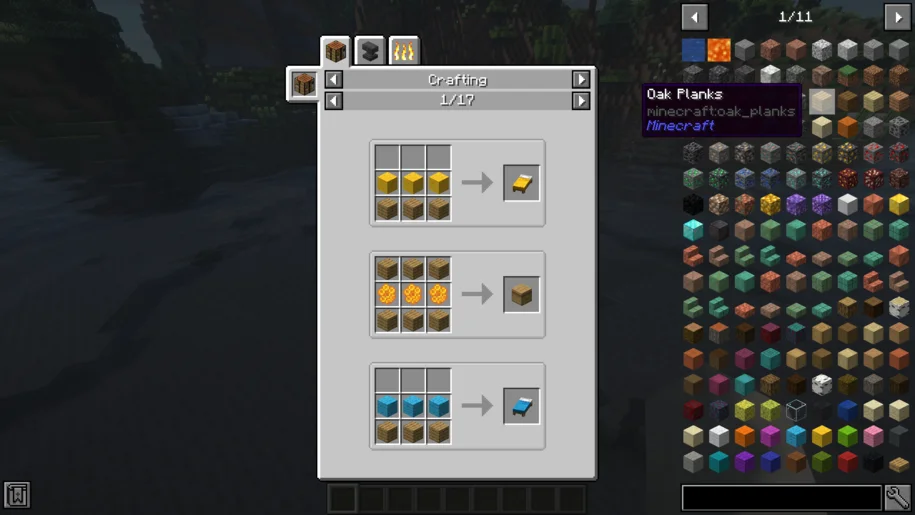Image resolution: width=915 pixels, height=515 pixels.
Task: Open the bookmarks icon in the corner
Action: click(17, 494)
